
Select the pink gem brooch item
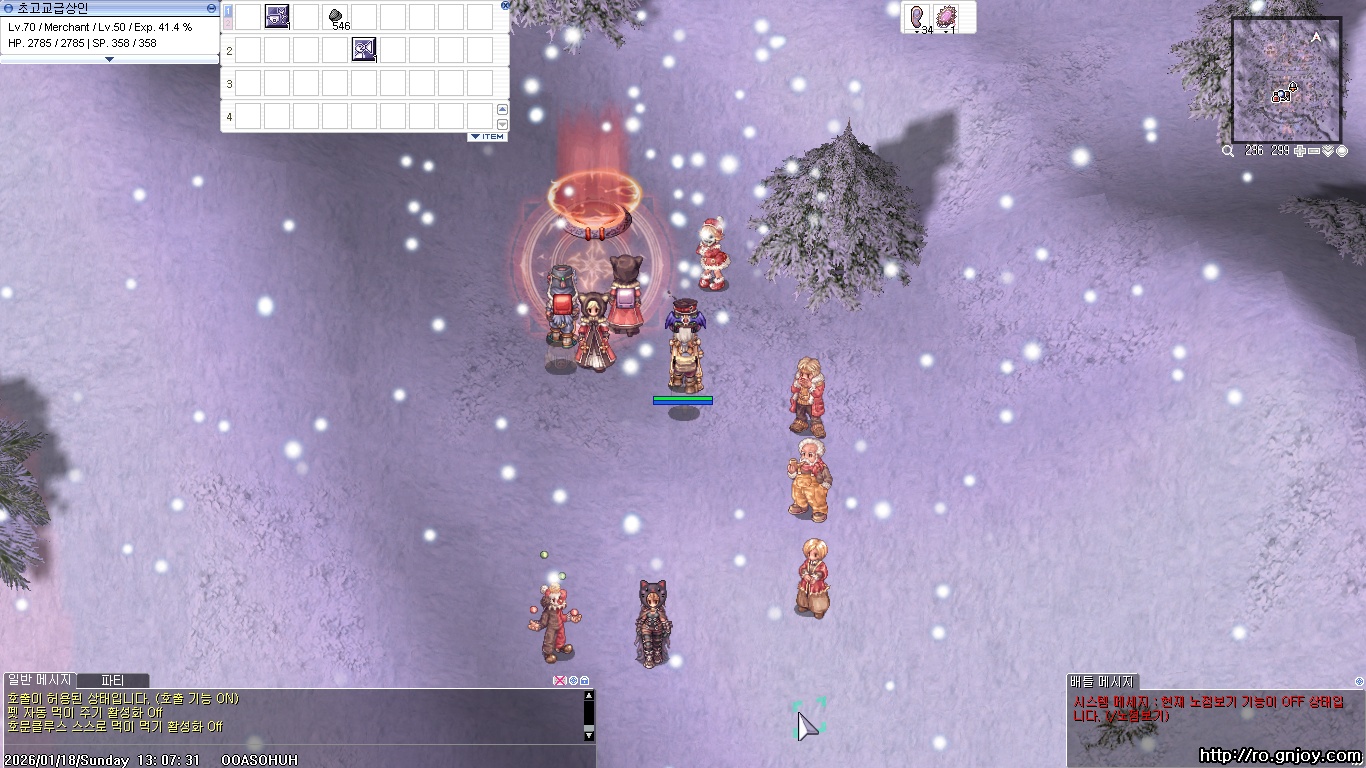tap(946, 17)
